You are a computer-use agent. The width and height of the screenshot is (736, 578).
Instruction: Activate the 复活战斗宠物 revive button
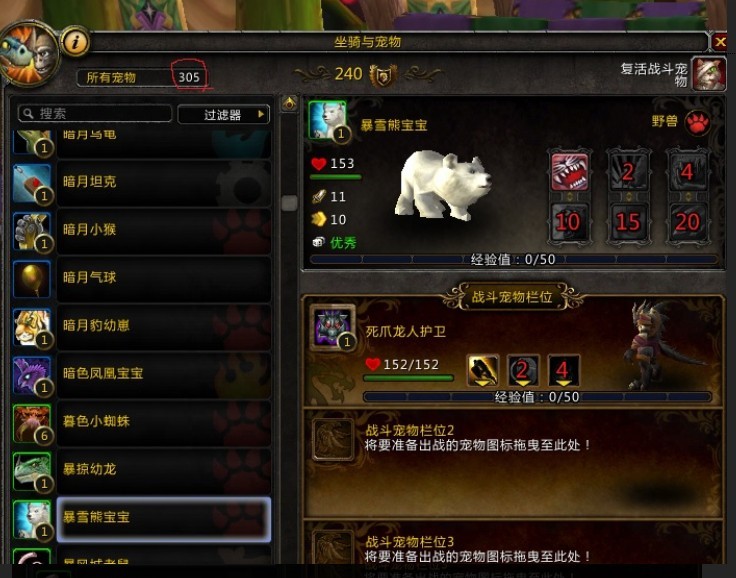[x=708, y=73]
